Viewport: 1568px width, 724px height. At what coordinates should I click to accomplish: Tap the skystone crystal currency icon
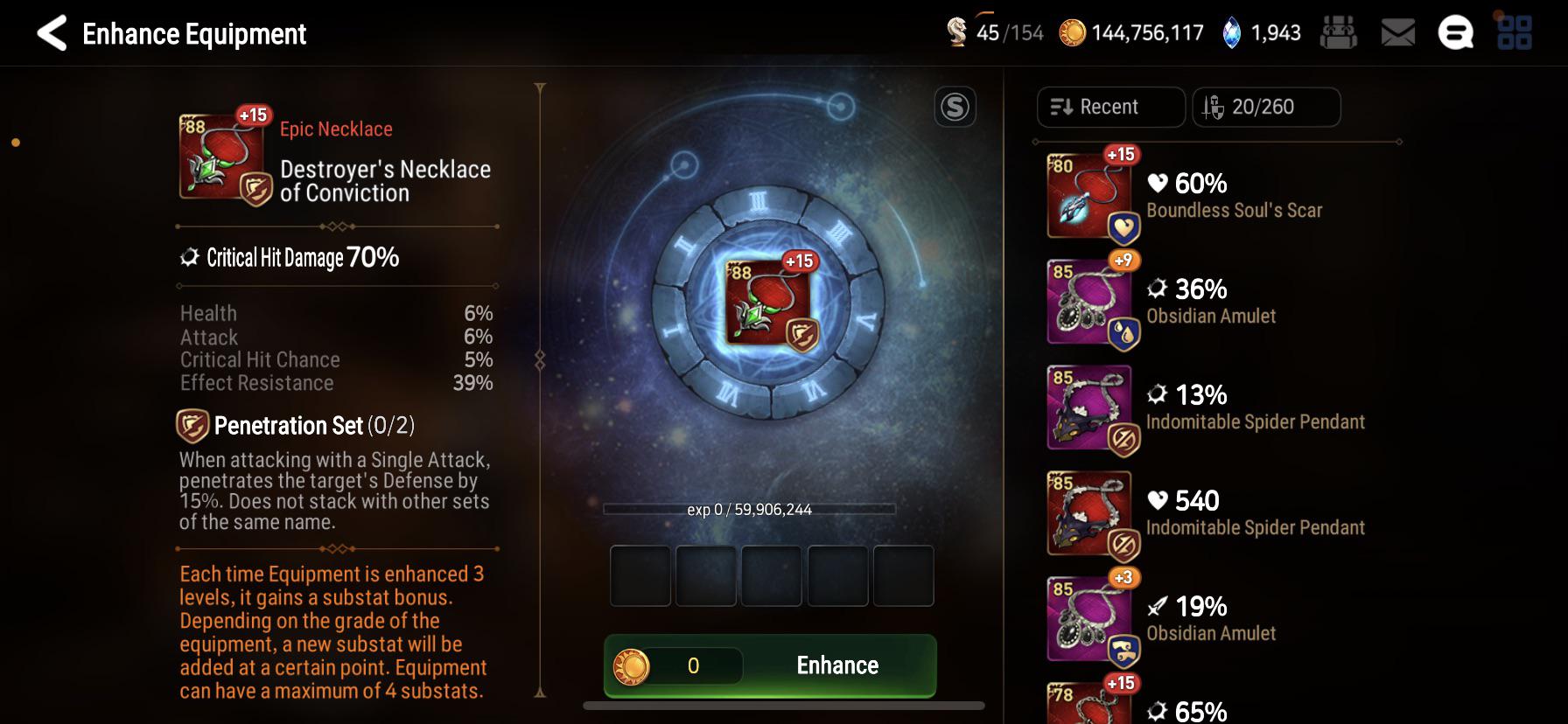coord(1231,33)
